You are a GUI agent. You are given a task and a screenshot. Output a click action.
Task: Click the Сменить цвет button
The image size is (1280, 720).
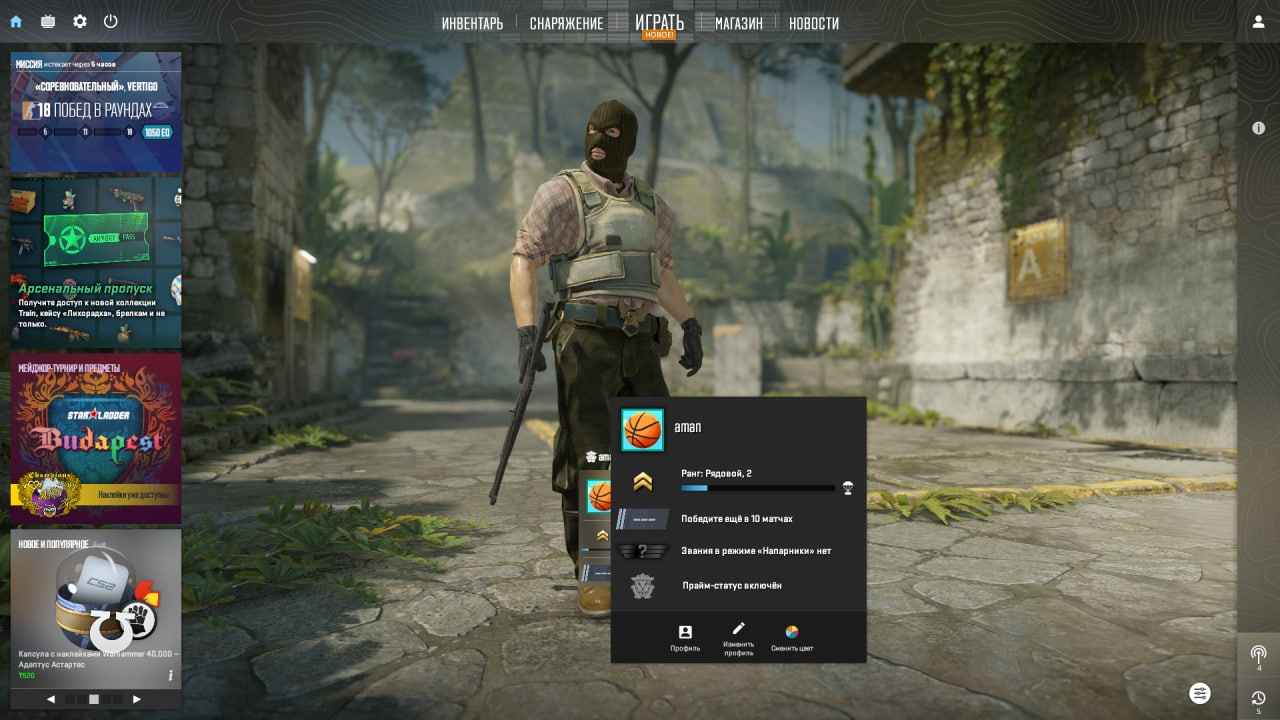[791, 638]
